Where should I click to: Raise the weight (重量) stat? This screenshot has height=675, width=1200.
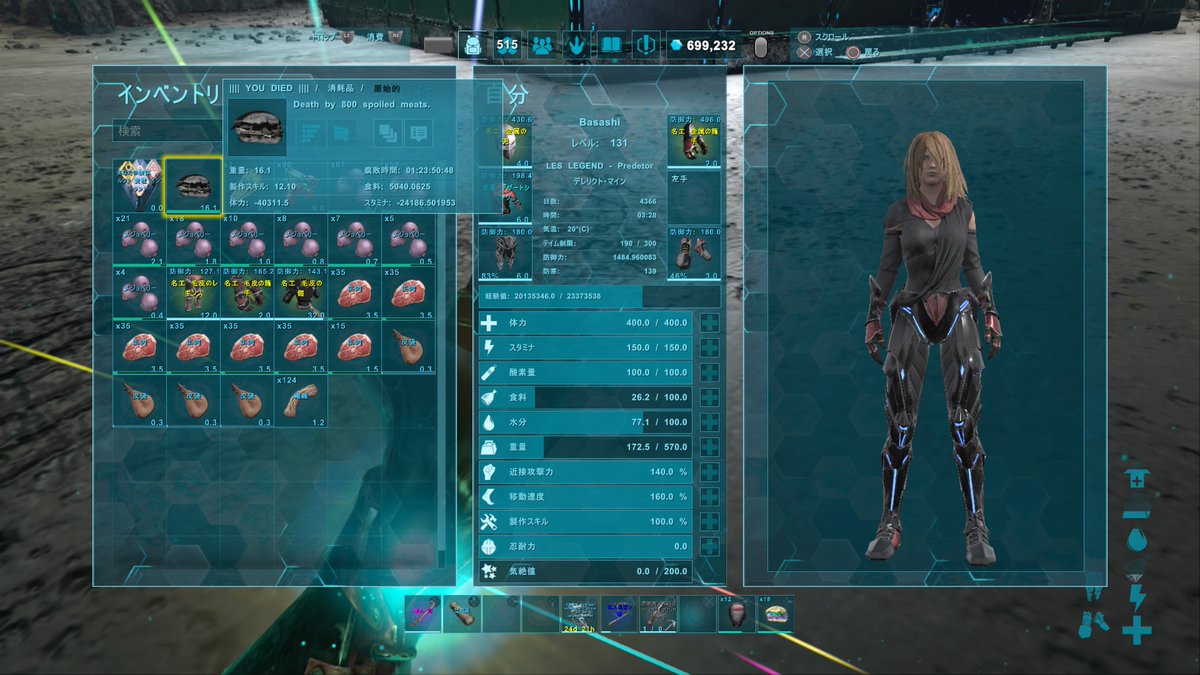(709, 447)
